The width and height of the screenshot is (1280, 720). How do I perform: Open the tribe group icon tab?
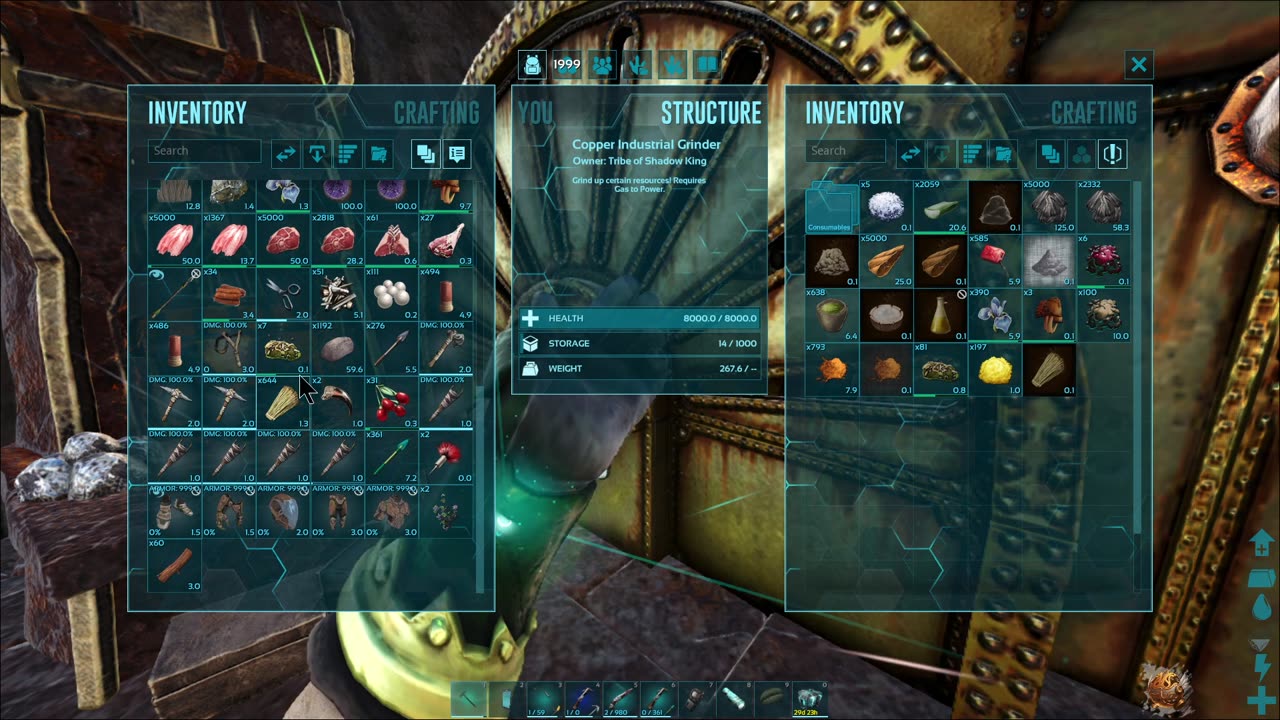tap(602, 65)
